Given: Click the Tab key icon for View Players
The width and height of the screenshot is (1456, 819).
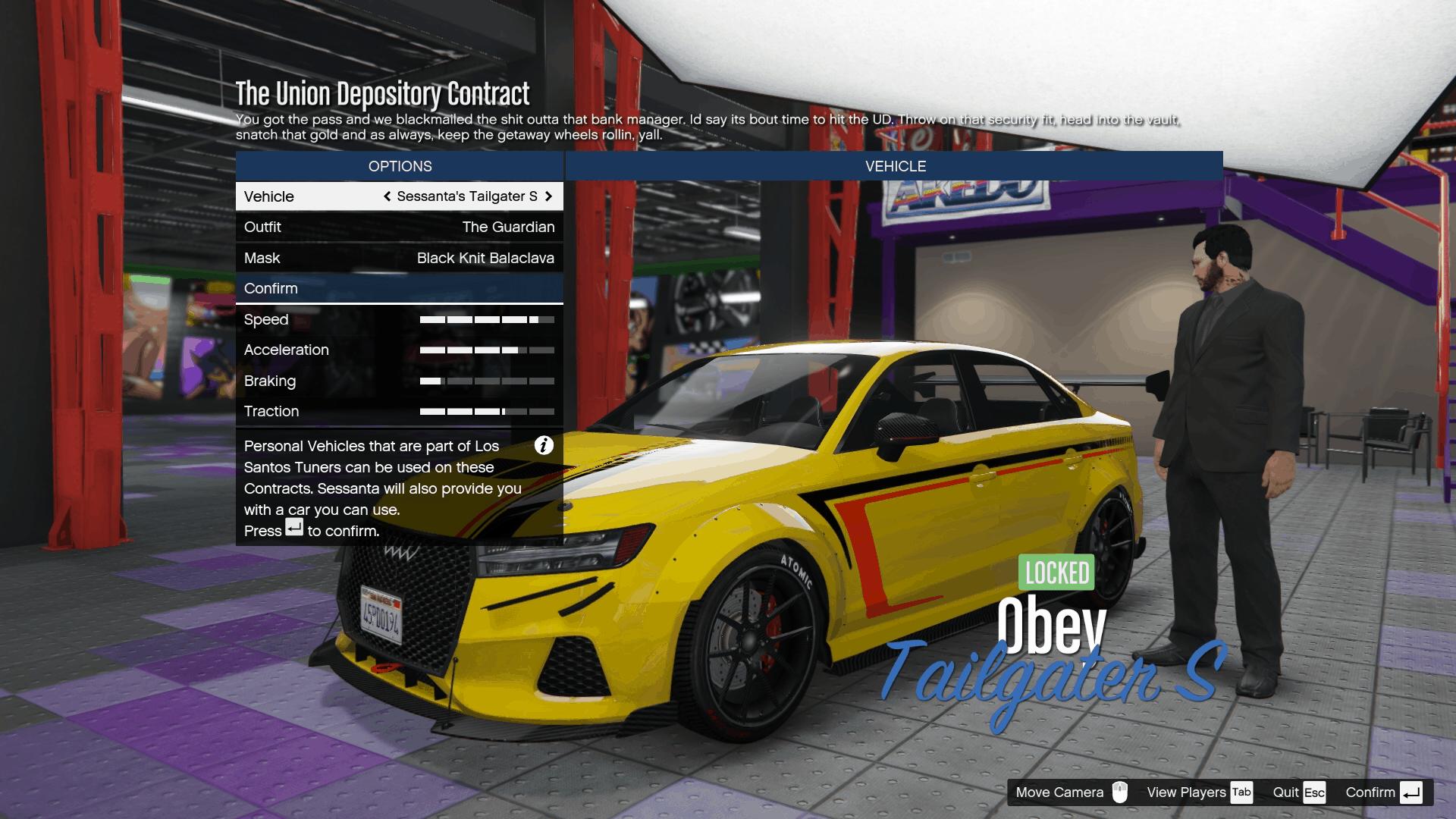Looking at the screenshot, I should 1241,792.
